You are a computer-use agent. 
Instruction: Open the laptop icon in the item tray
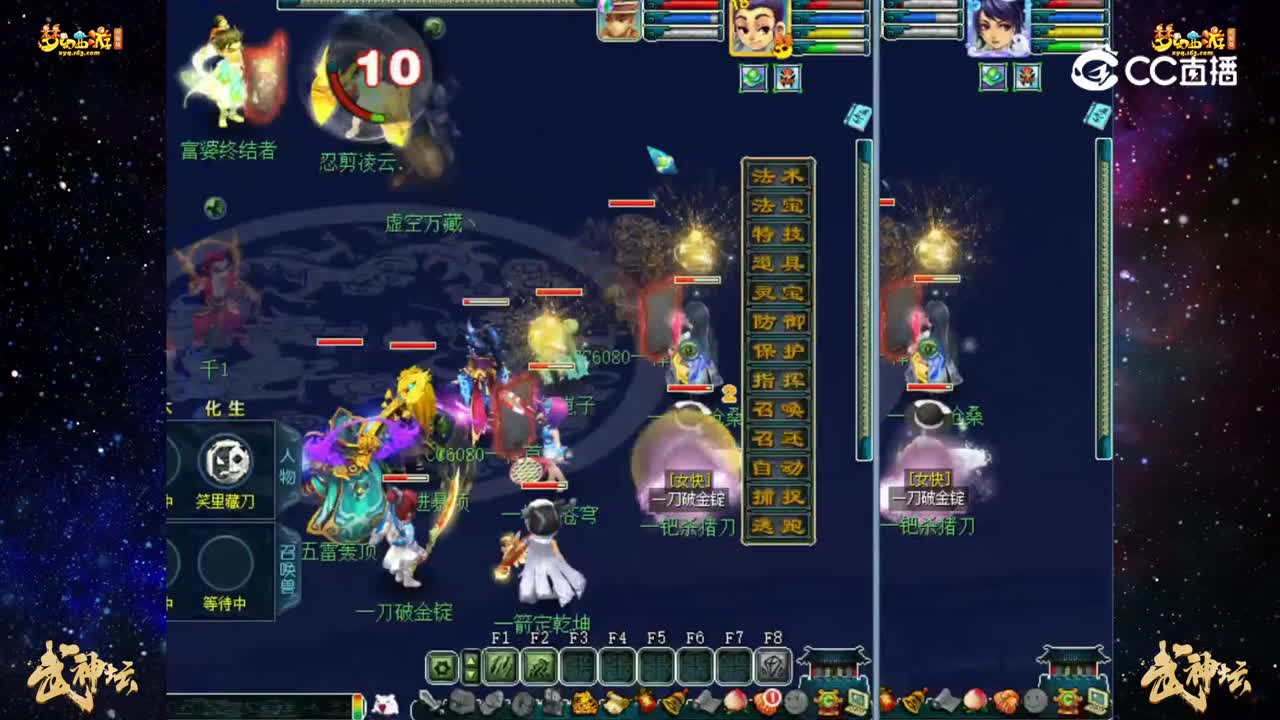coord(858,700)
